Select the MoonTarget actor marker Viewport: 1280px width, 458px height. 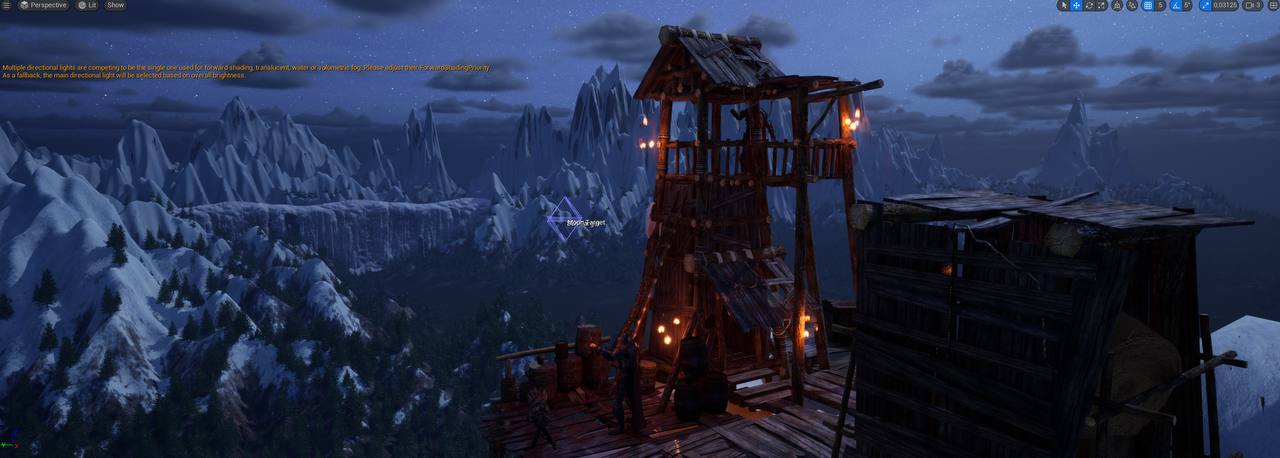[x=565, y=219]
